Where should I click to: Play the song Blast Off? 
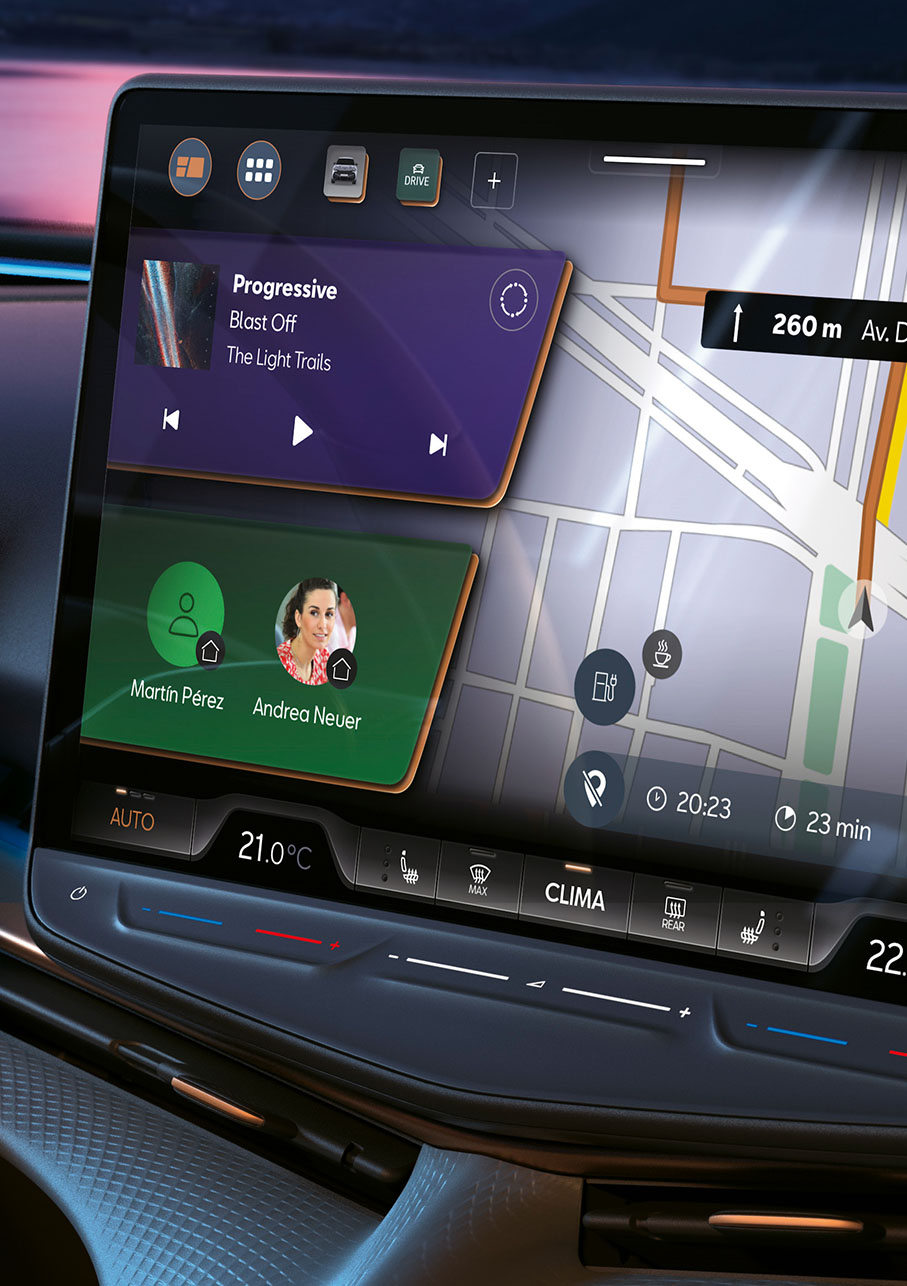[x=302, y=431]
